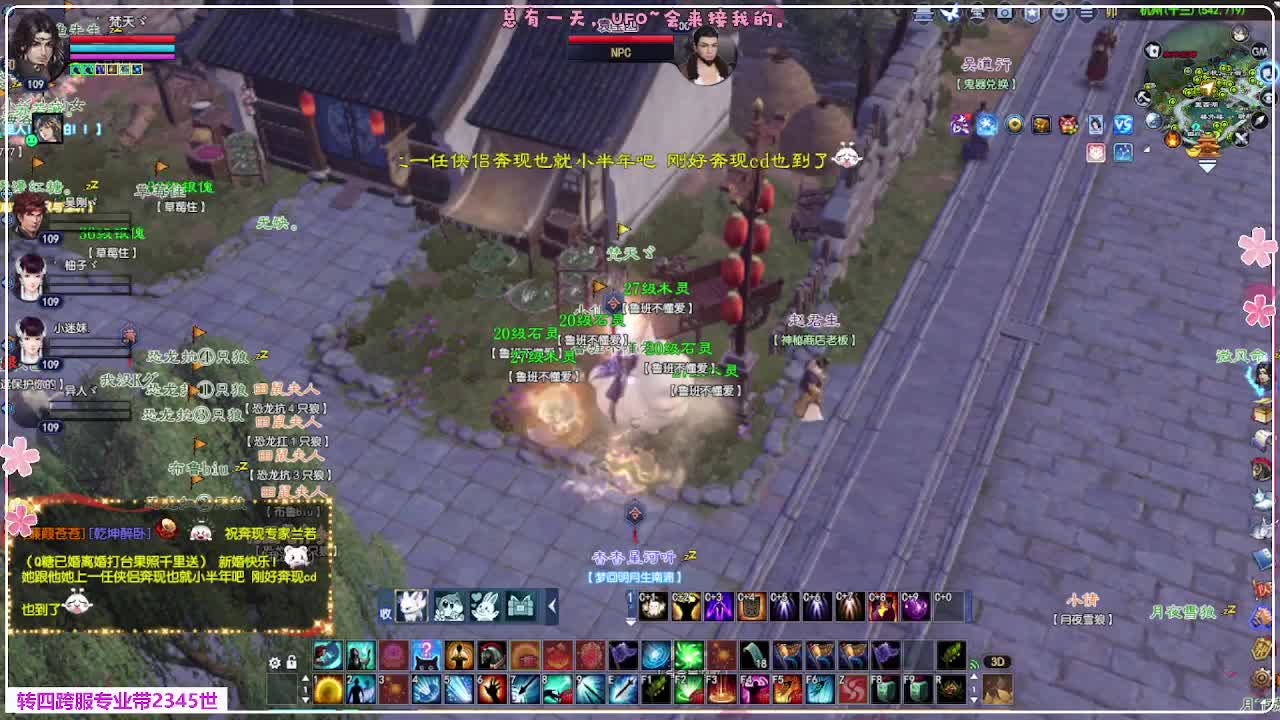Toggle the green signal indicator beside the 3D button
This screenshot has width=1280, height=720.
[974, 665]
